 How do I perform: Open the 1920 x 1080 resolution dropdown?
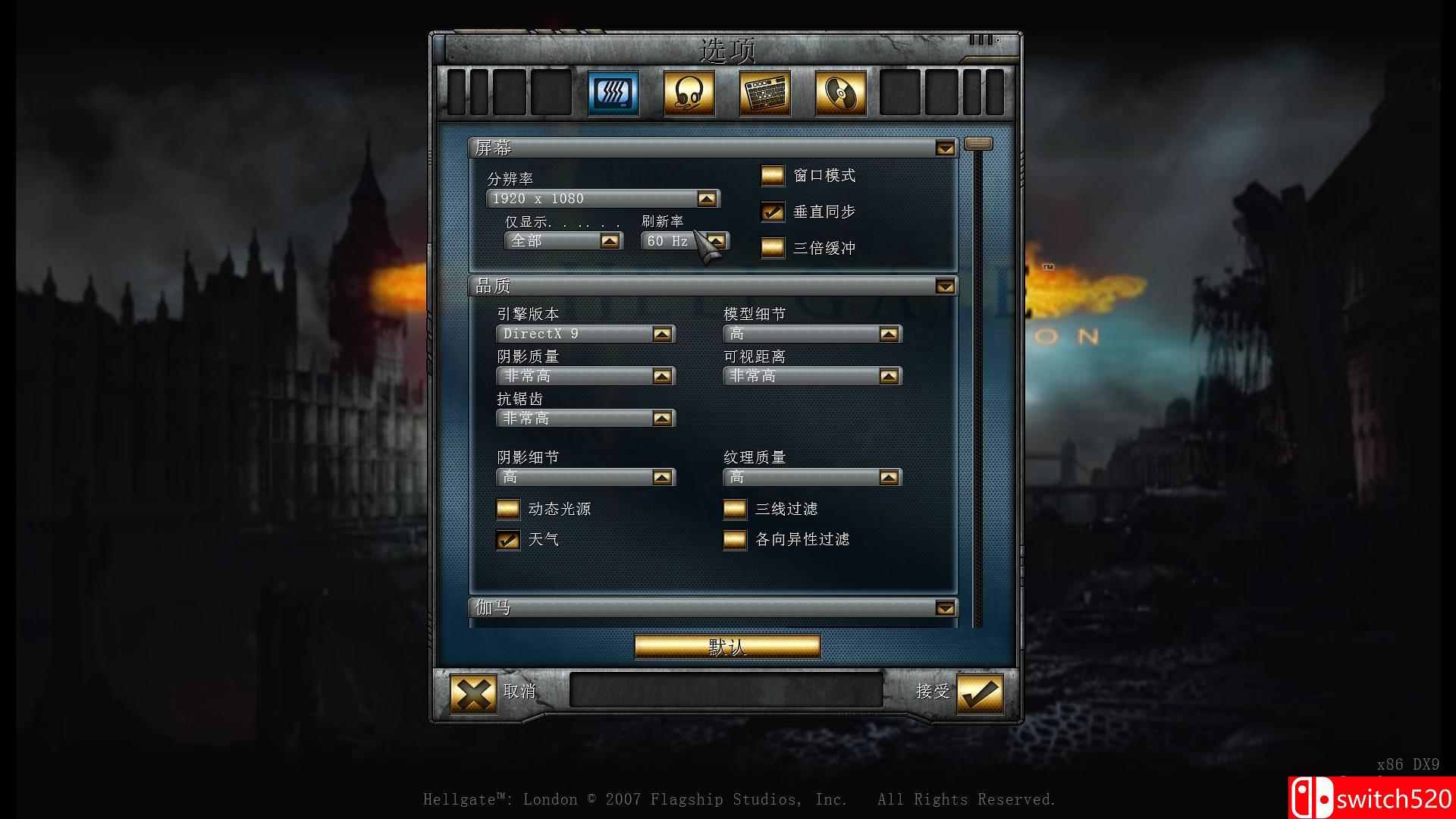(707, 198)
